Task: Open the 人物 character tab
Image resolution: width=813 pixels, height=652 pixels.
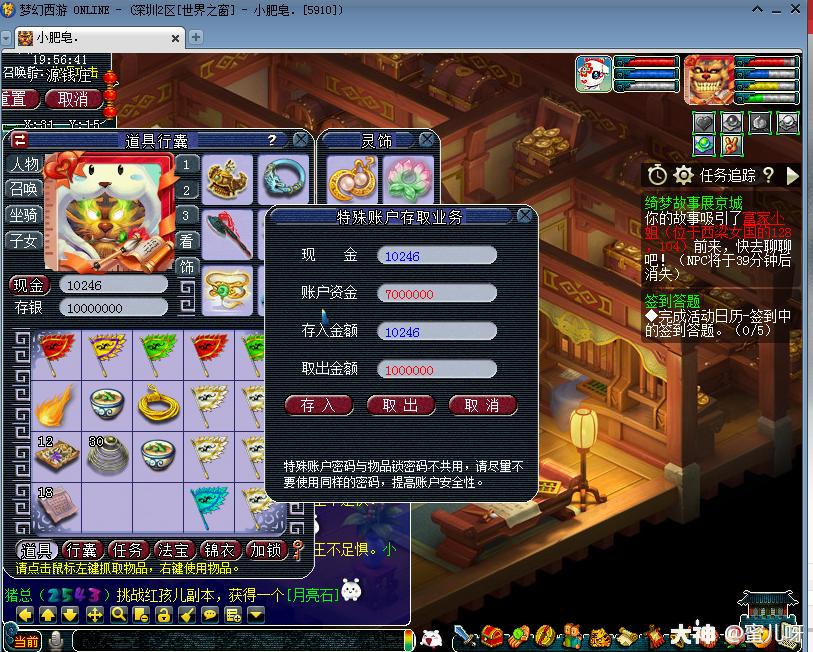Action: point(24,165)
